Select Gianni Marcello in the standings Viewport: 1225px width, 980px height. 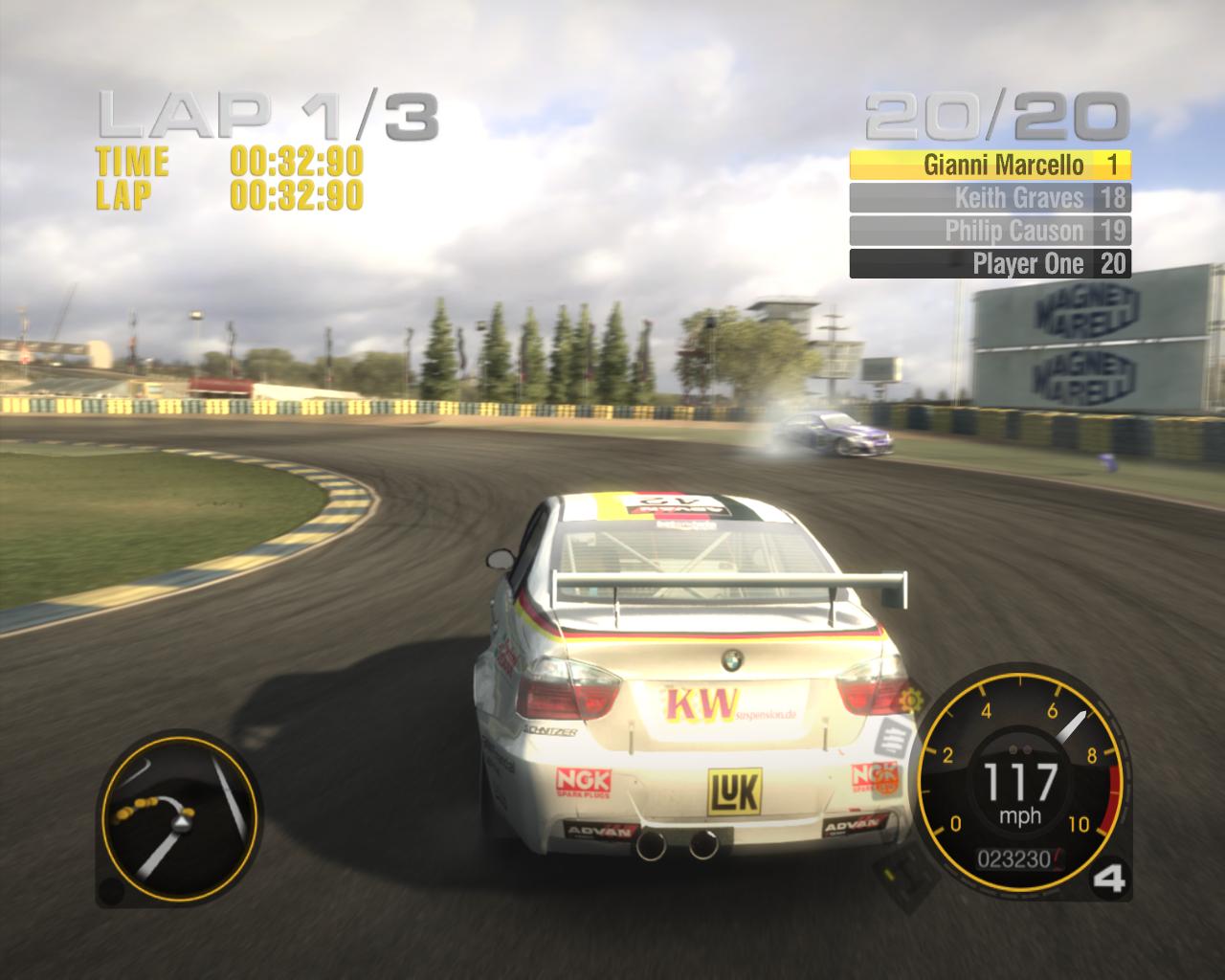(x=991, y=165)
